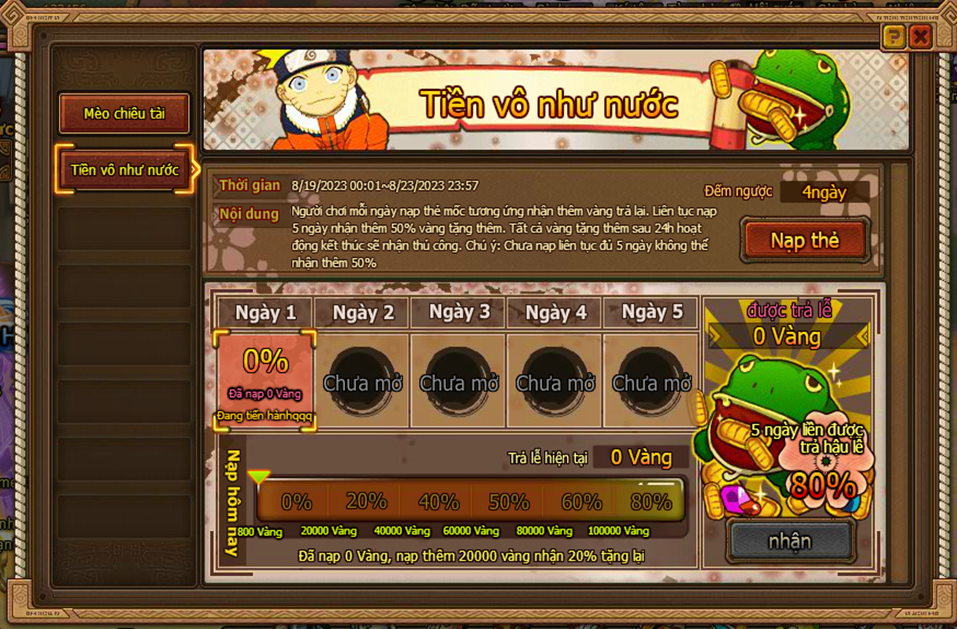Click the Nạp thẻ button
Viewport: 957px width, 629px height.
pyautogui.click(x=804, y=240)
